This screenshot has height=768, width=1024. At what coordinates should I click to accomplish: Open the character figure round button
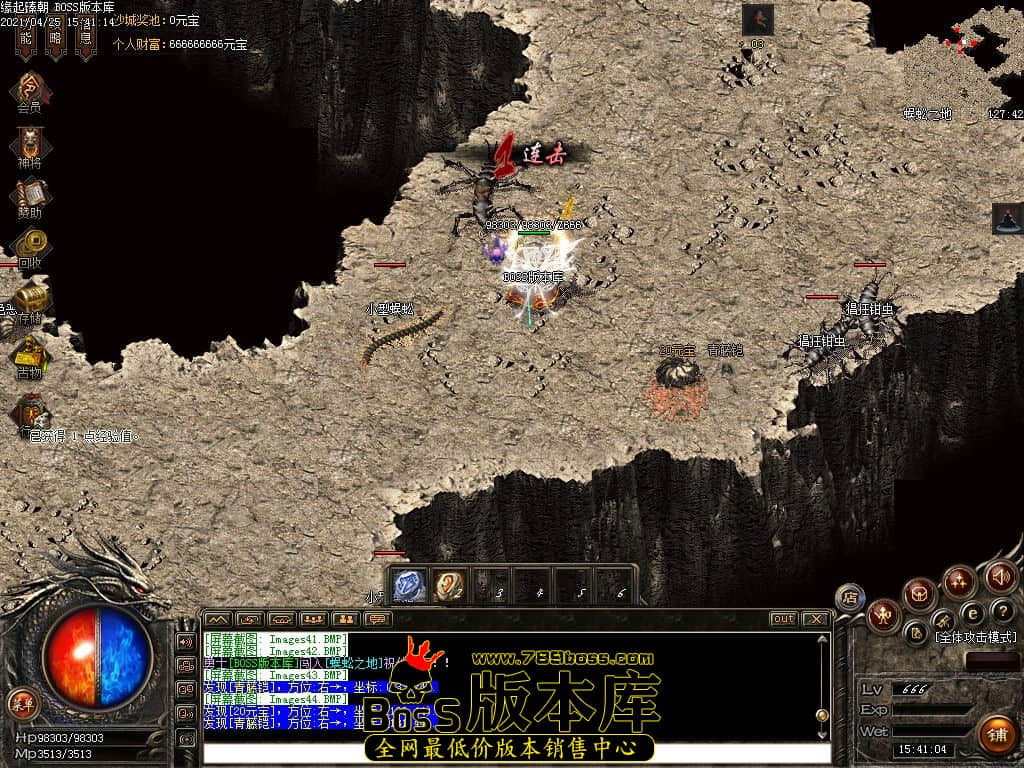(x=884, y=615)
